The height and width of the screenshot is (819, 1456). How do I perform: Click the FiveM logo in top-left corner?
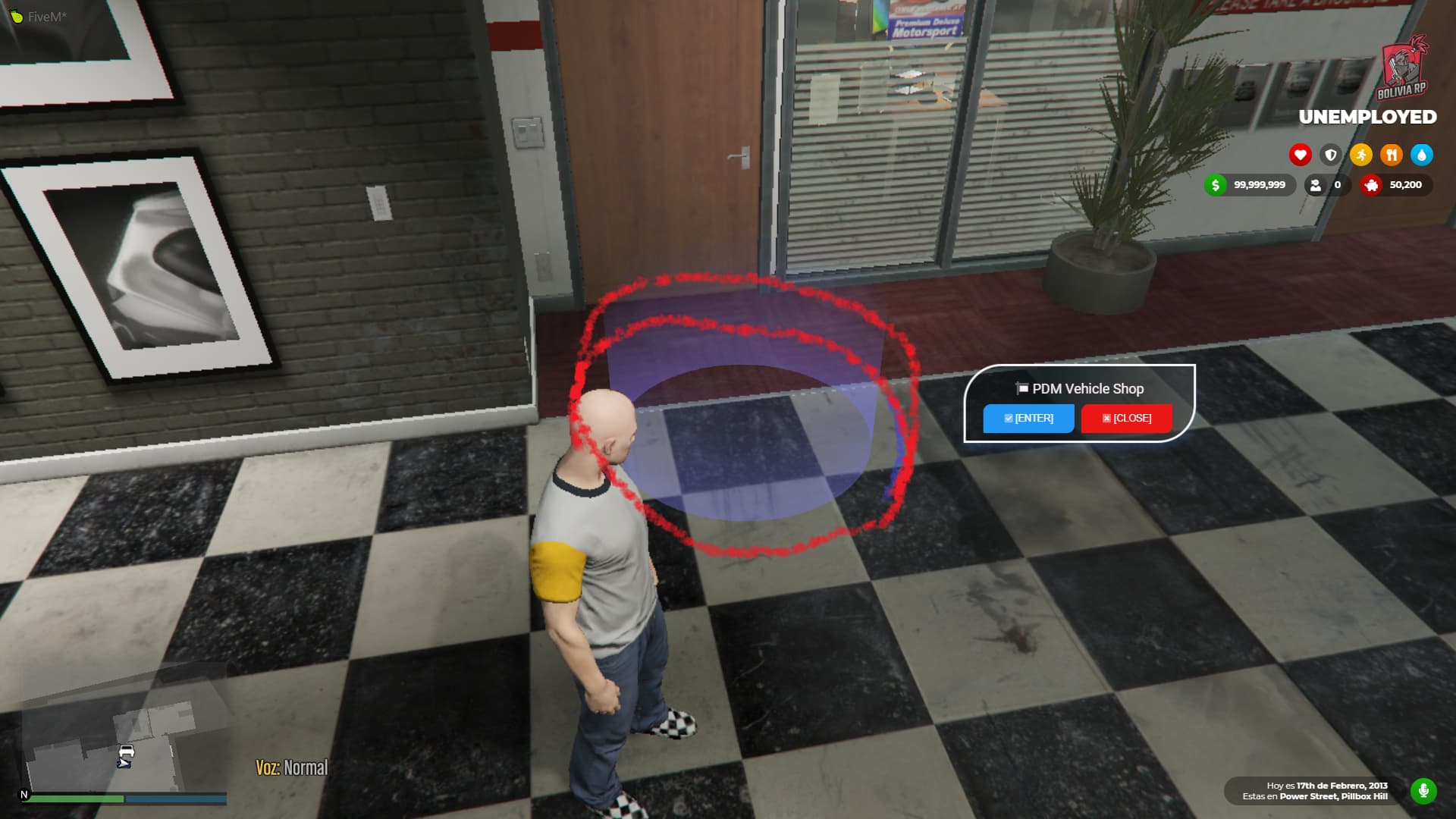(15, 15)
